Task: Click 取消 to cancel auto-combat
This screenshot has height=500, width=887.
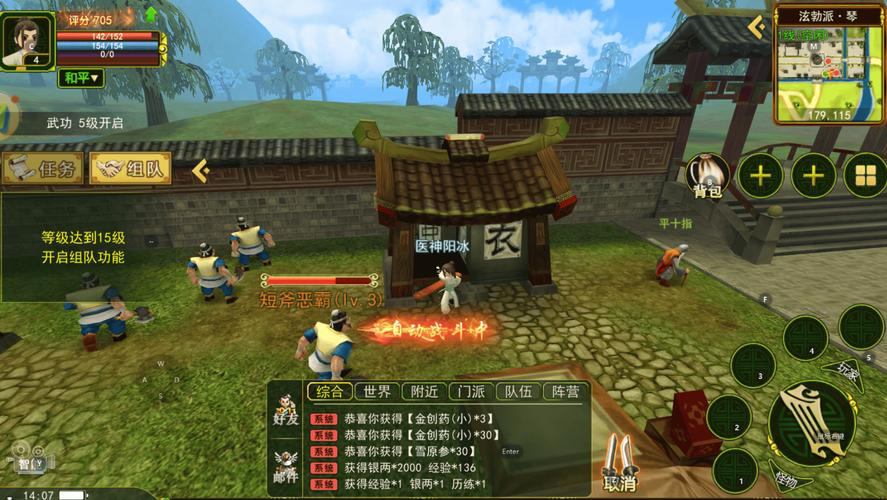Action: 620,466
